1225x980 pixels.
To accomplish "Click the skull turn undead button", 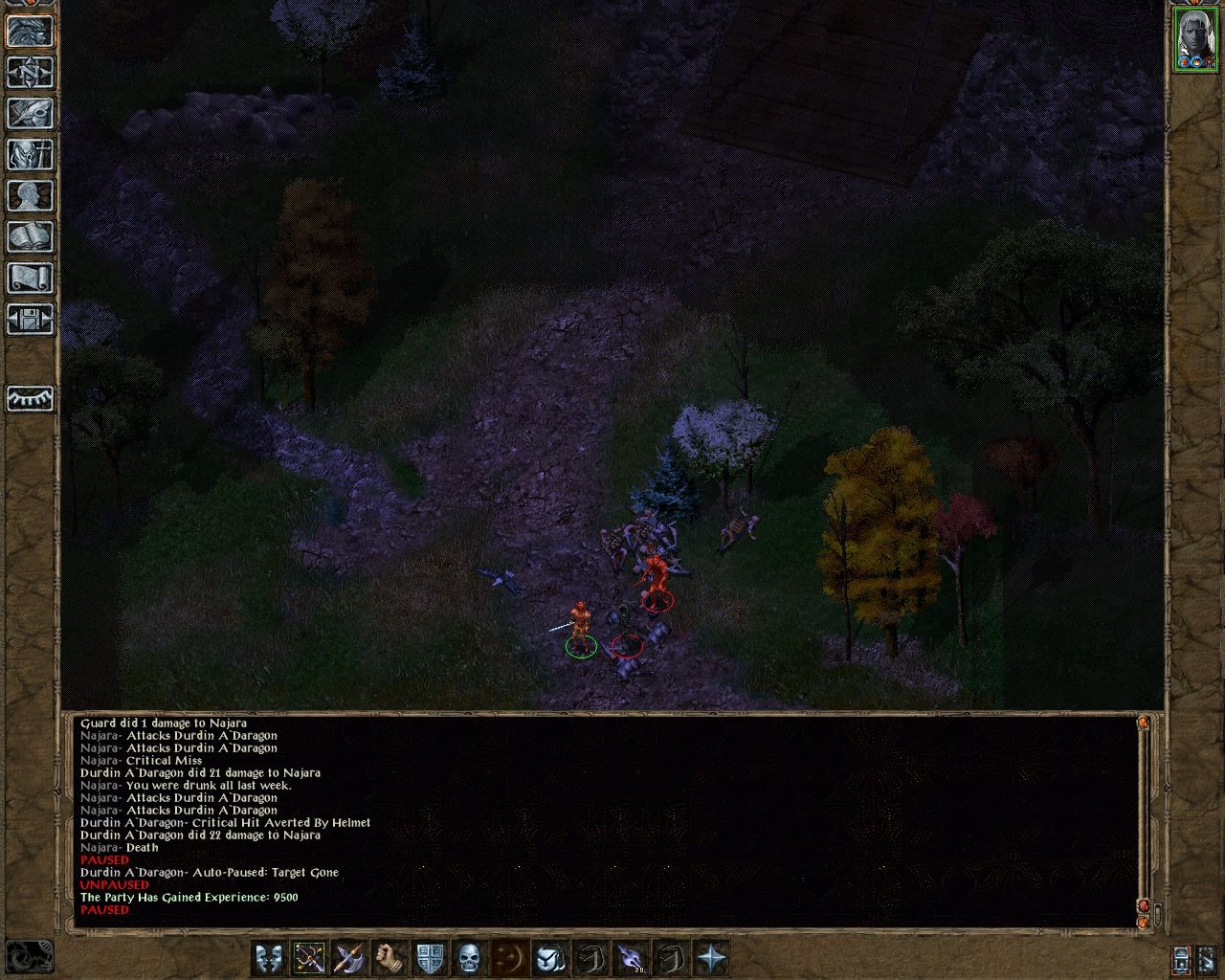I will click(469, 957).
